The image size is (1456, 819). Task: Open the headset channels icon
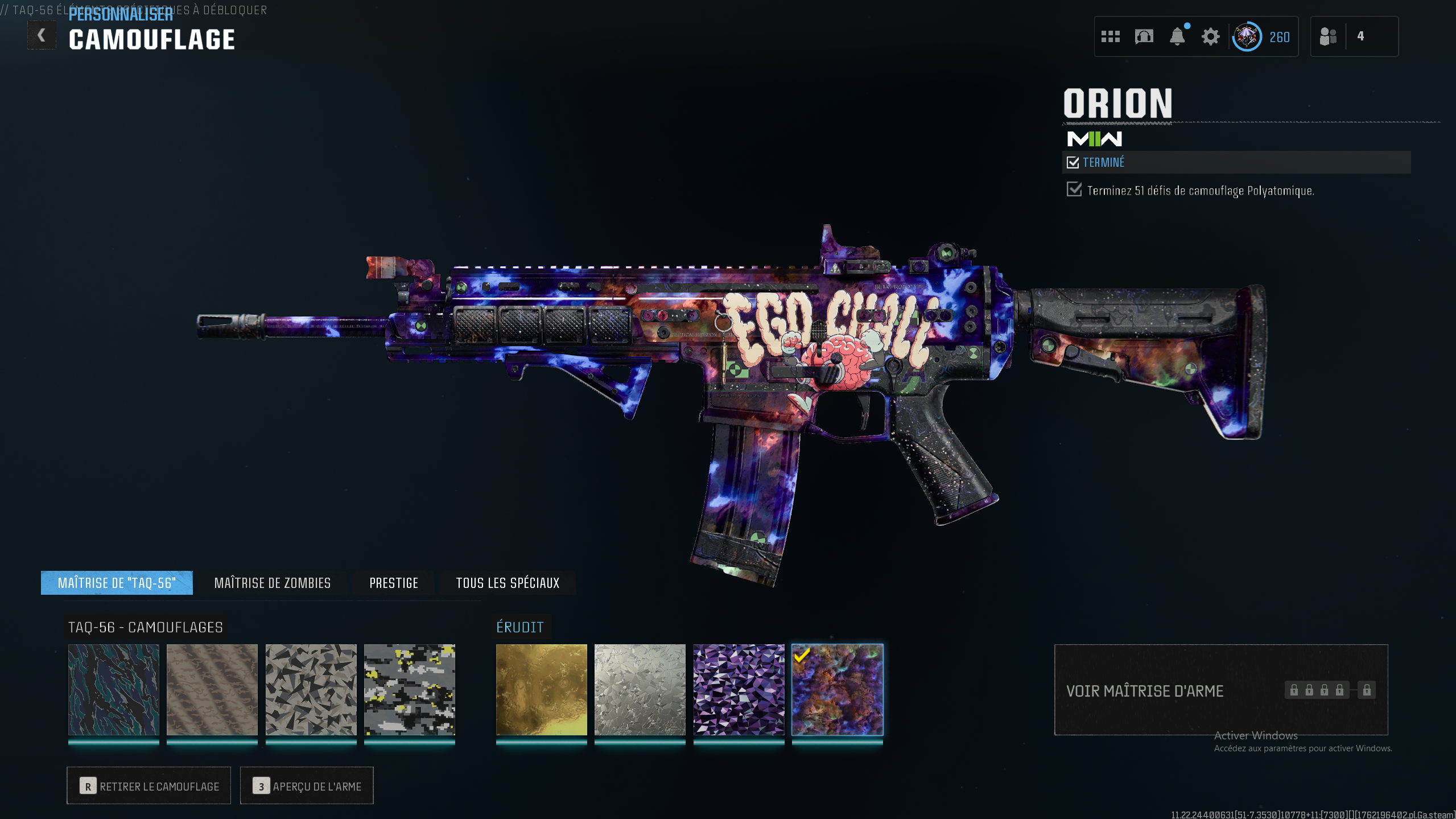(1144, 37)
